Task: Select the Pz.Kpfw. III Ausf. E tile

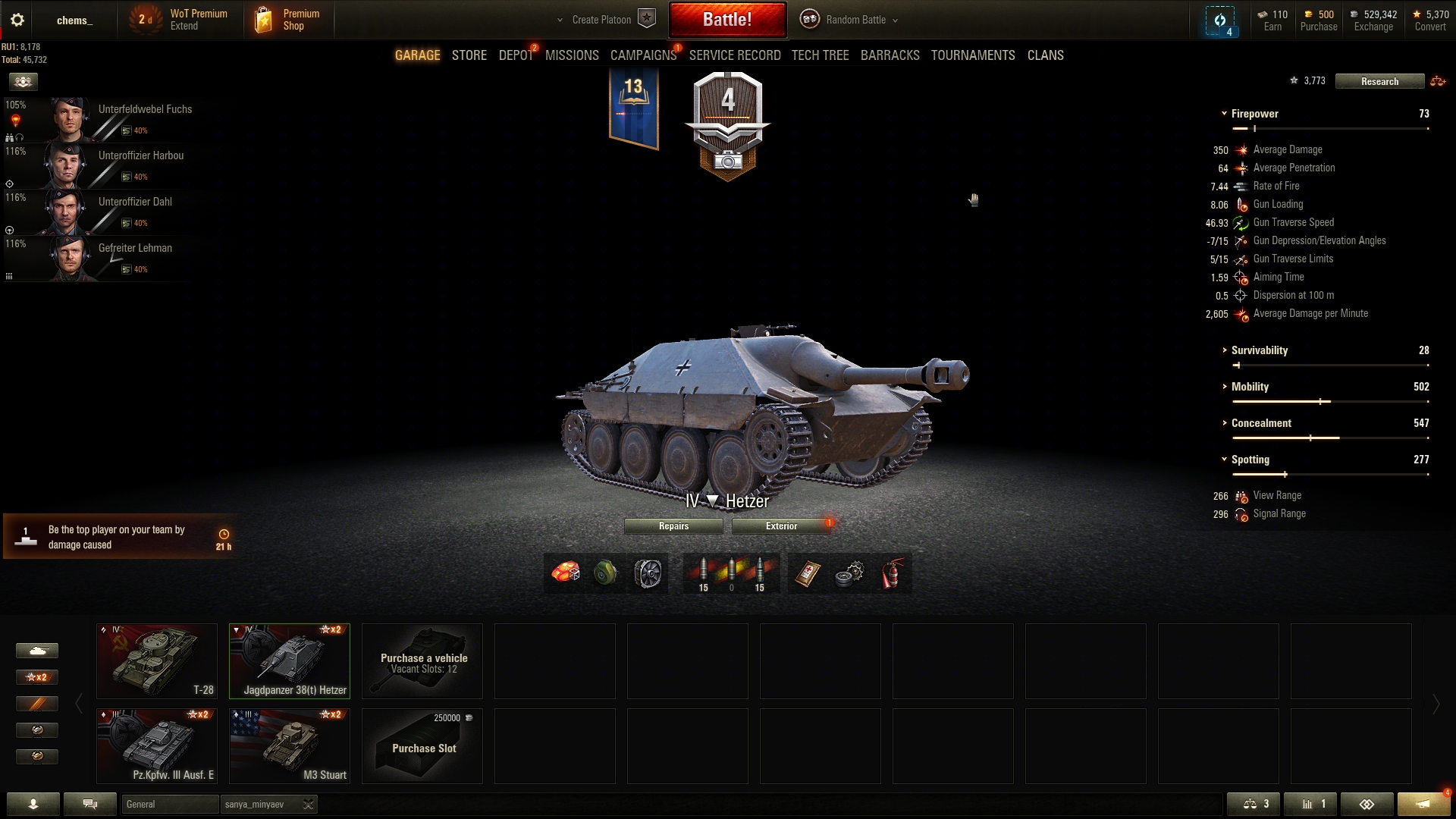Action: pos(157,745)
